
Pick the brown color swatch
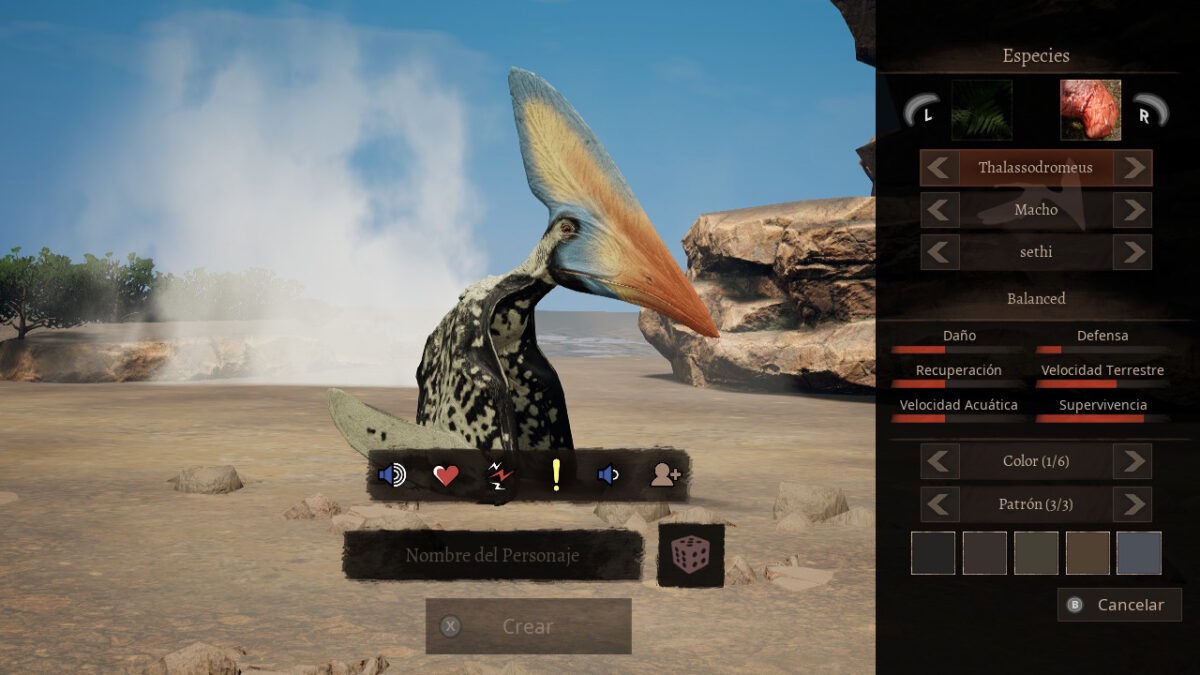tap(1087, 553)
